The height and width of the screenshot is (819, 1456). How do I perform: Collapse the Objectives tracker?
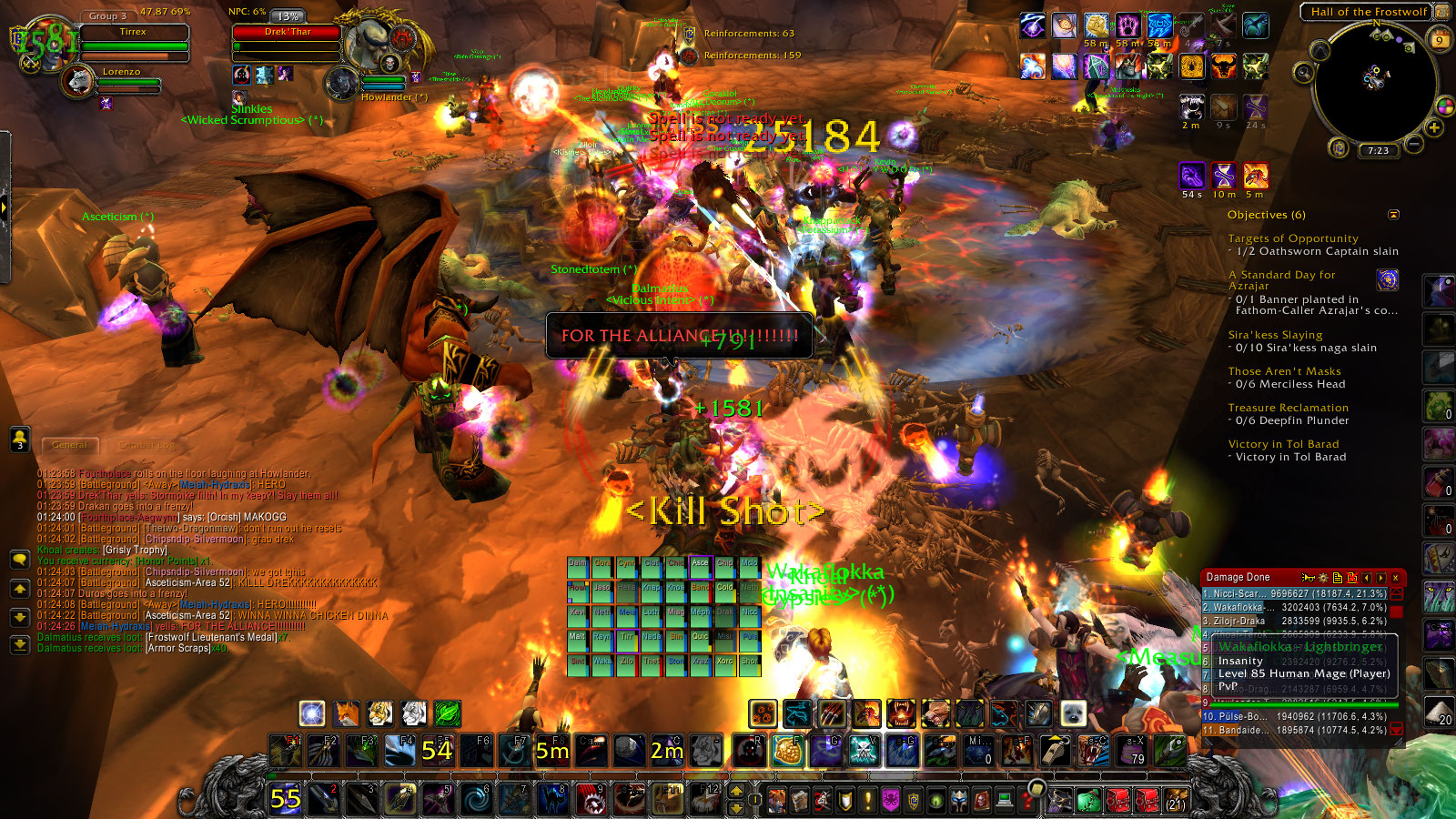coord(1393,215)
